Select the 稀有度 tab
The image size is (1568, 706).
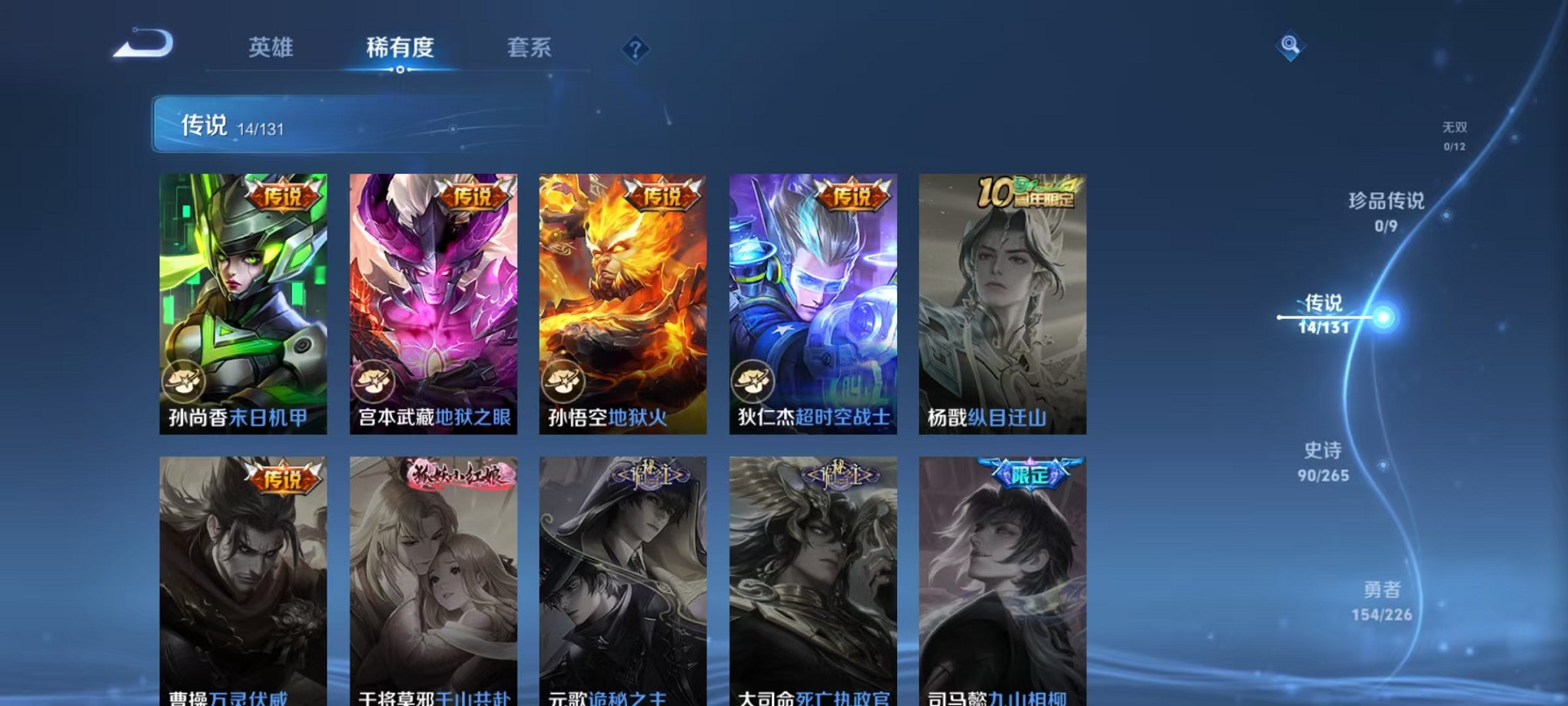[400, 48]
